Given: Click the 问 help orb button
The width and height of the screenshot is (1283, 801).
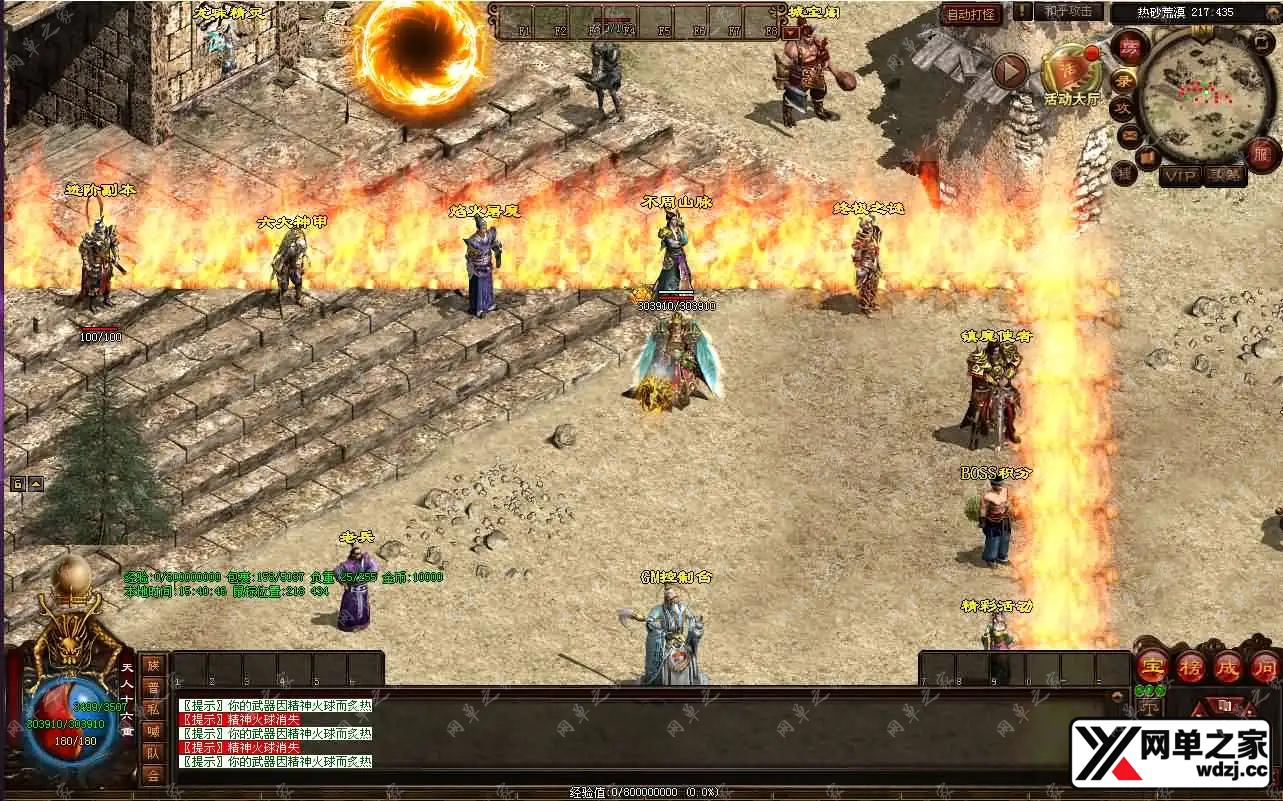Looking at the screenshot, I should click(1263, 666).
